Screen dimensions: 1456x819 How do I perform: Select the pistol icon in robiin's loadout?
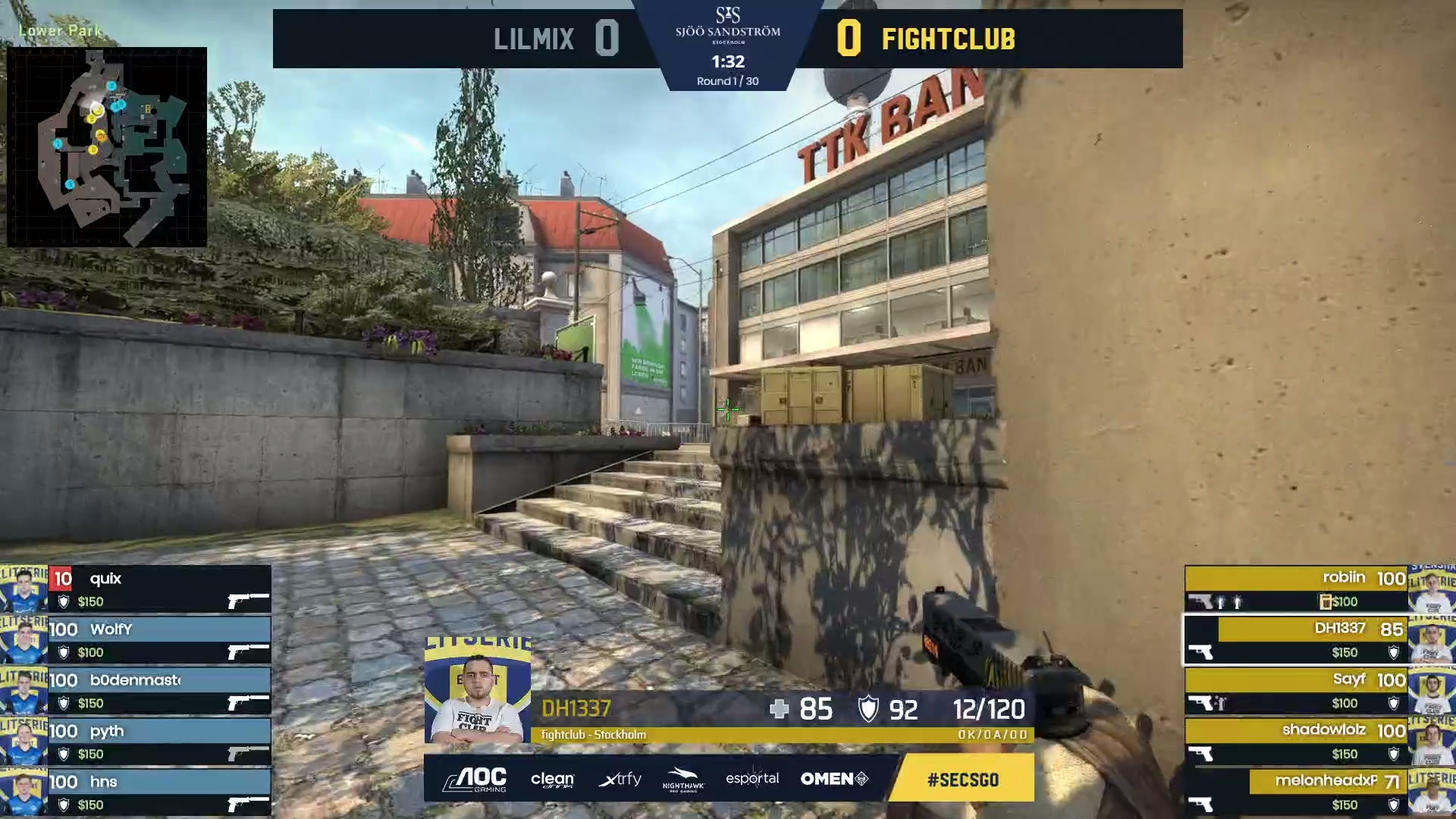1201,601
